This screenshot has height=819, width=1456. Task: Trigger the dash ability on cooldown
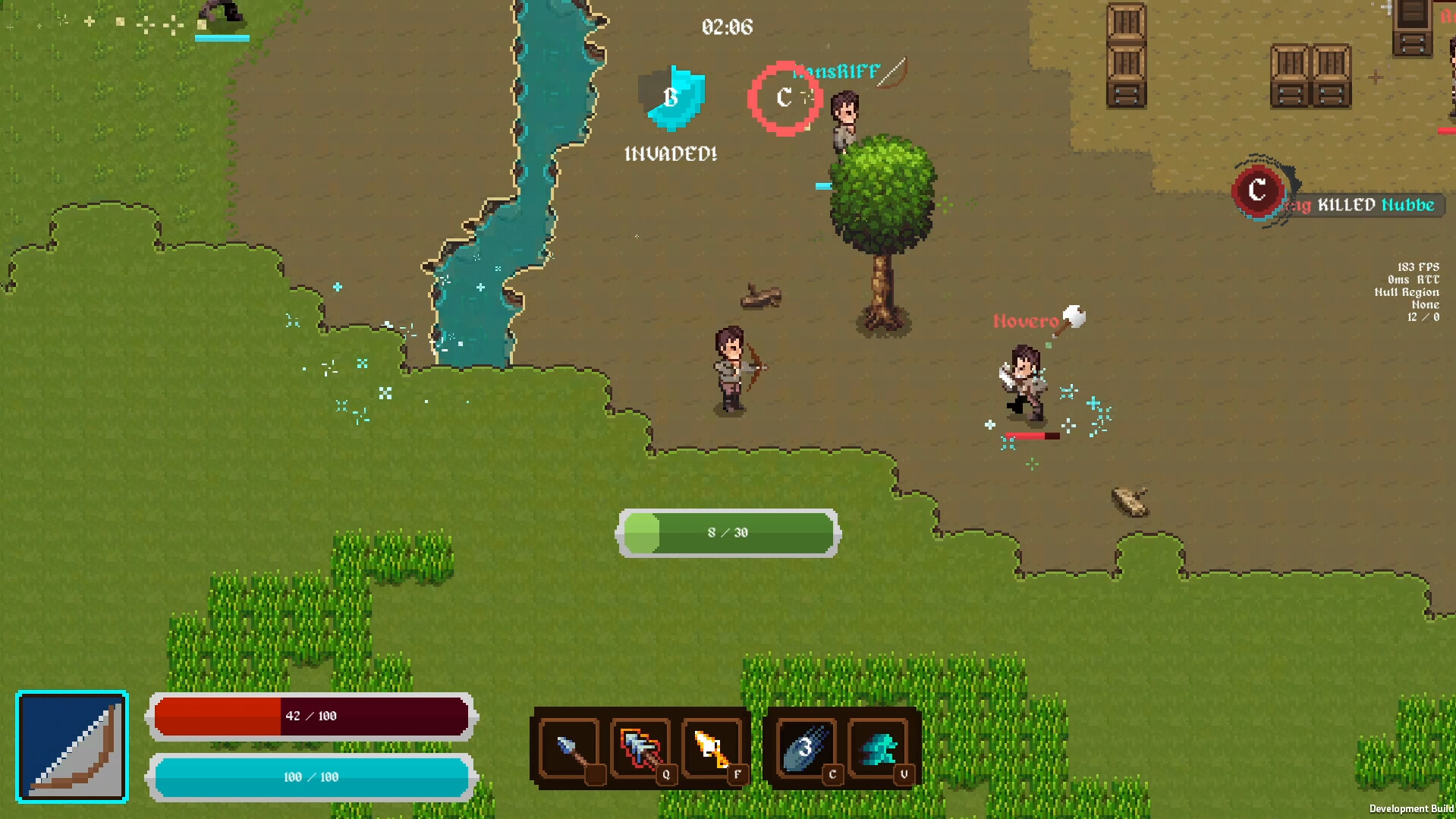[x=807, y=749]
